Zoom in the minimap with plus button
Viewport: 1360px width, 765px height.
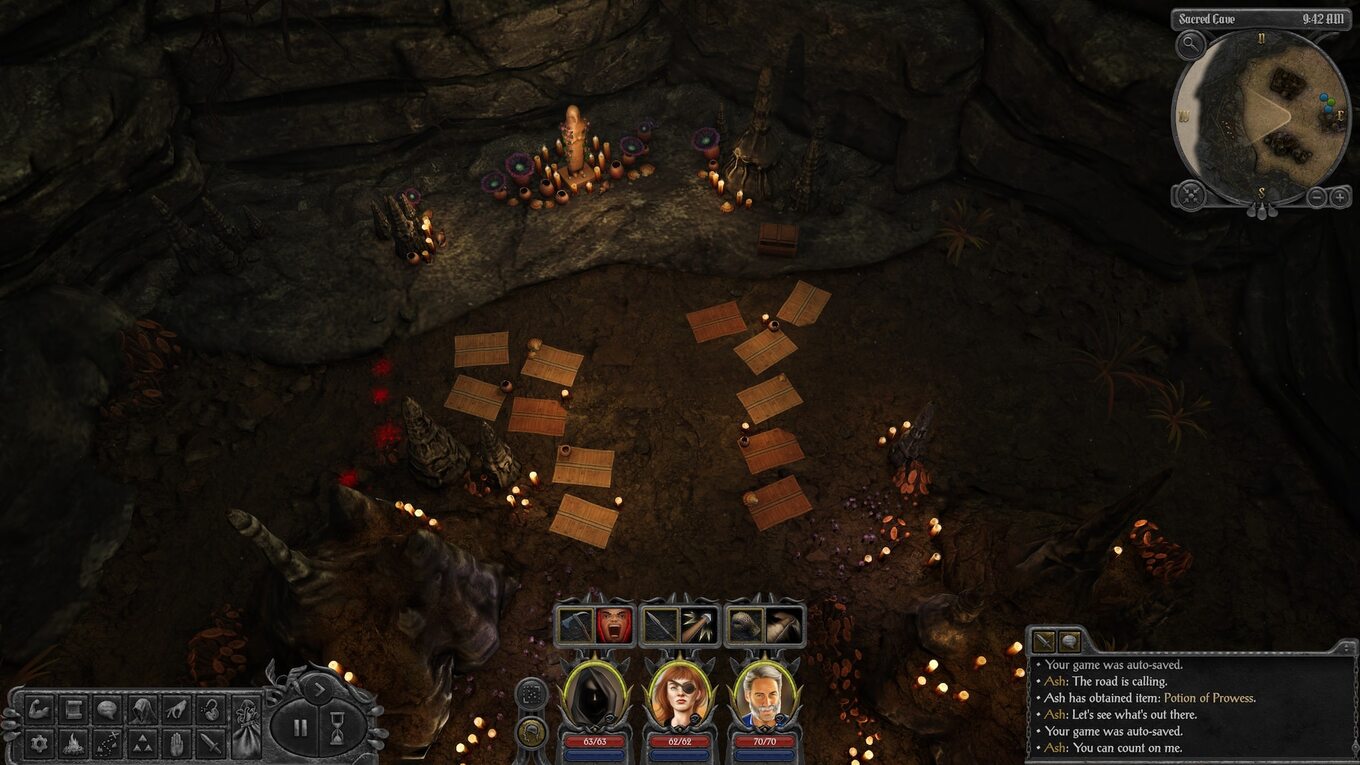coord(1339,196)
